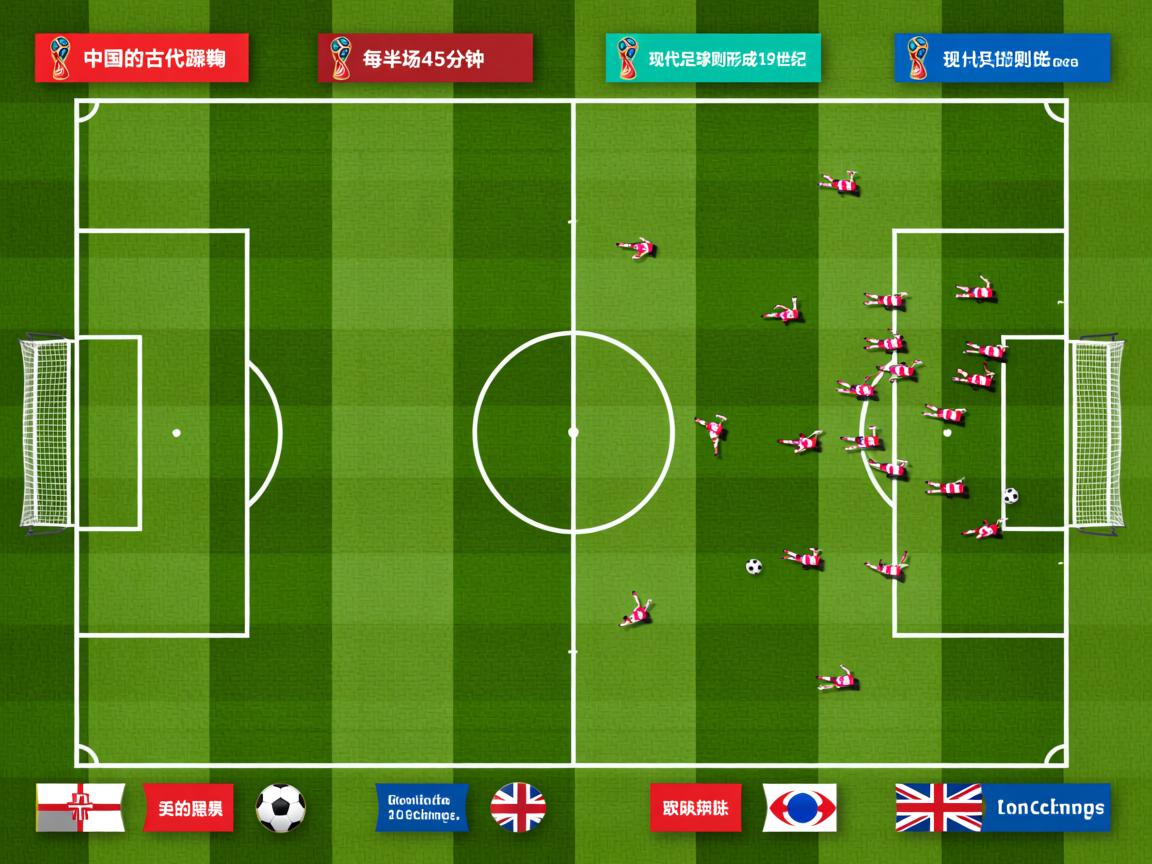This screenshot has height=864, width=1152.
Task: Choose the round Union Jack icon
Action: [518, 807]
